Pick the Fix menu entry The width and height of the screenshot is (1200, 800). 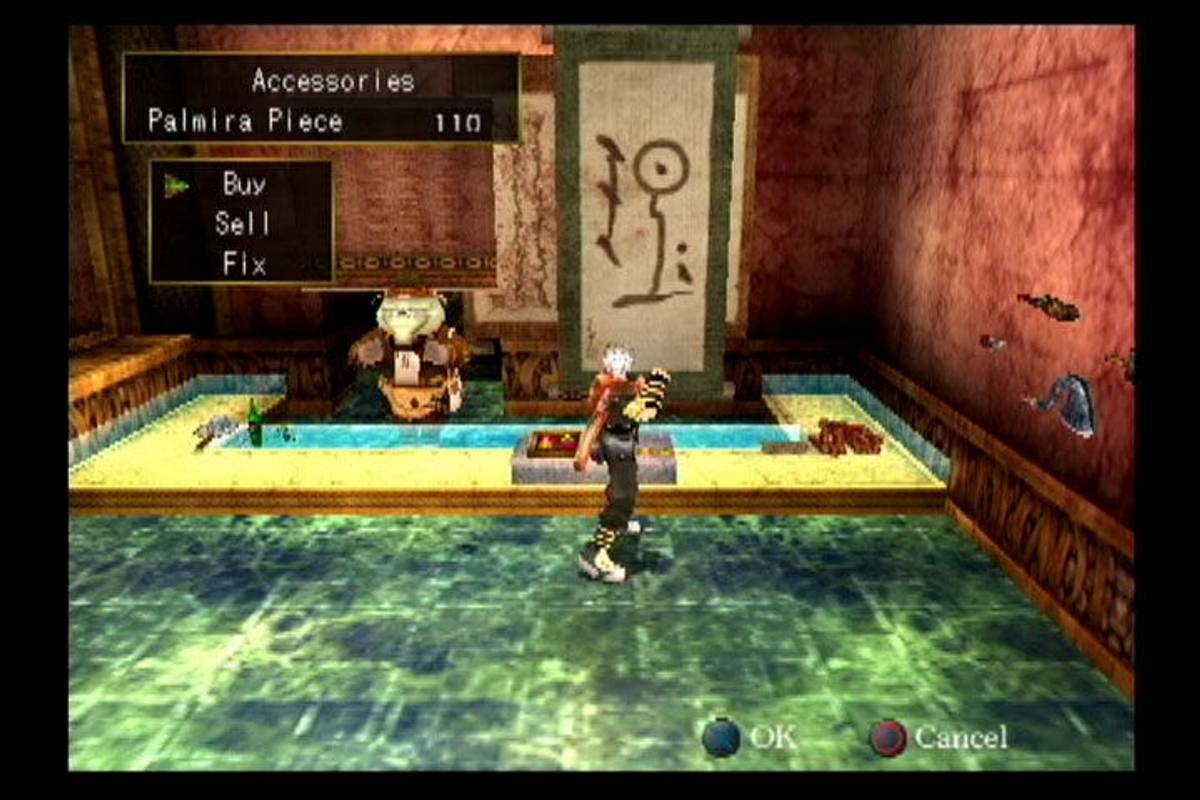coord(244,265)
